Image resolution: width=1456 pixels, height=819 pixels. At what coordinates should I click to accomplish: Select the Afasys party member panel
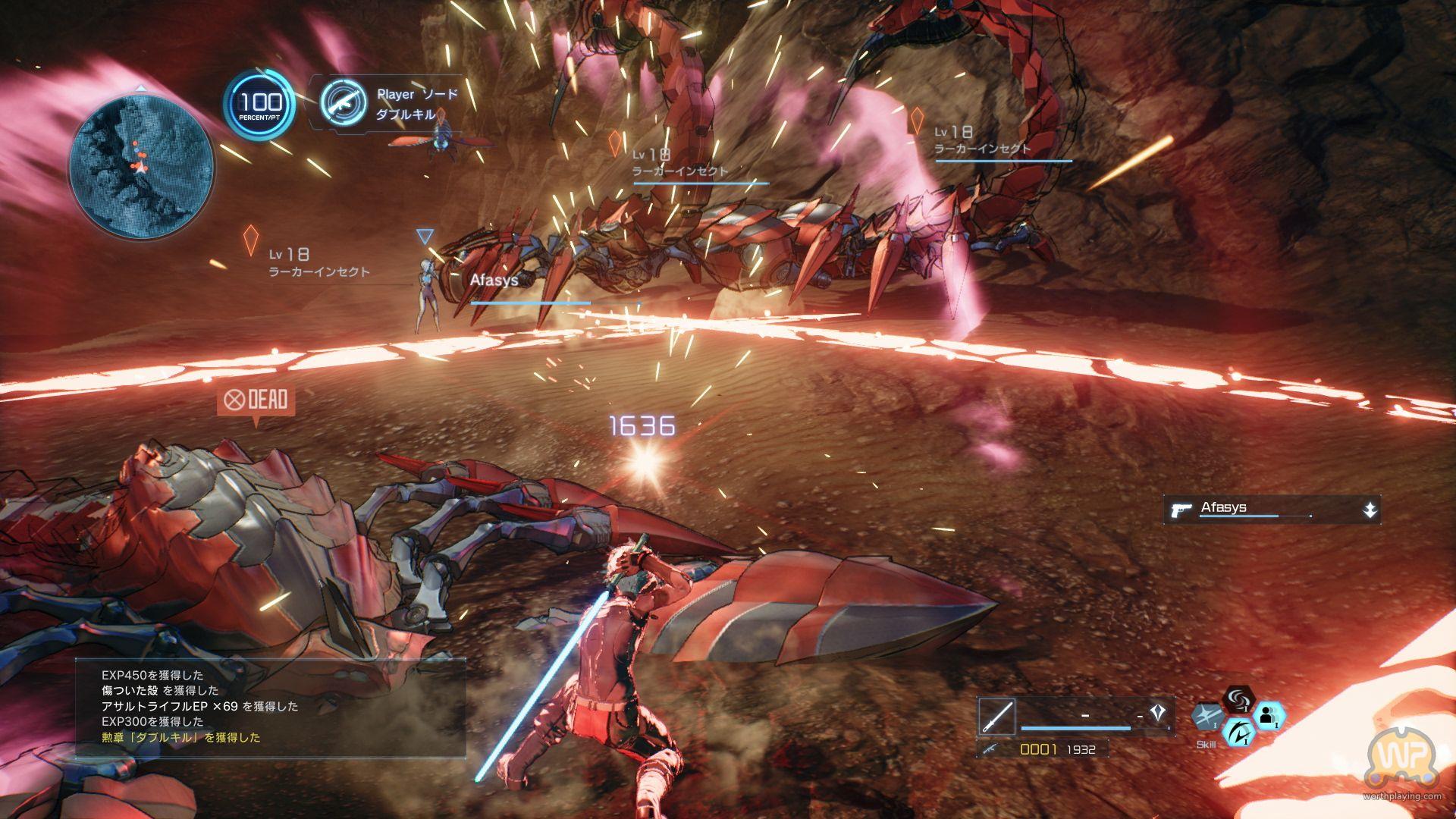tap(1271, 510)
